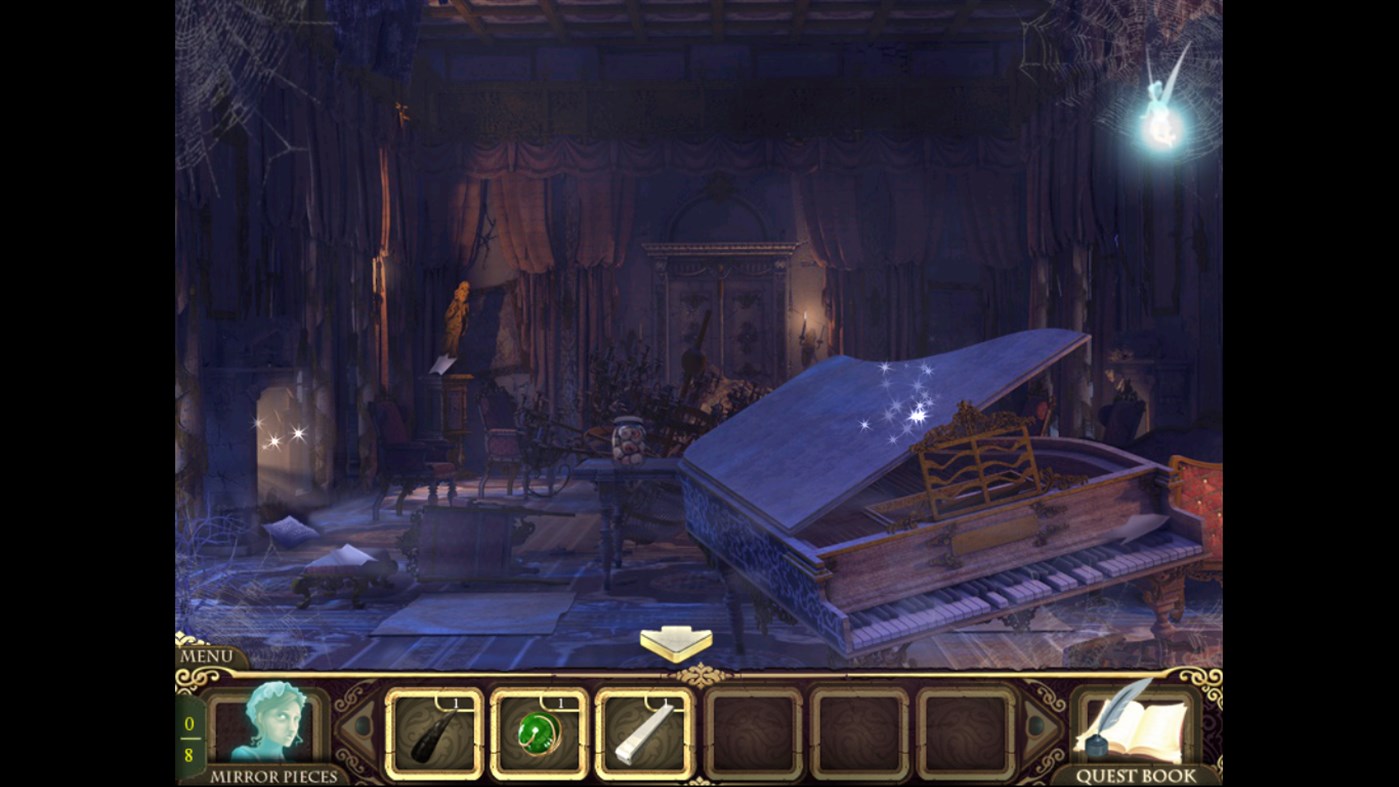Collapse the inventory bar via the arrow
The image size is (1399, 787).
pyautogui.click(x=676, y=641)
